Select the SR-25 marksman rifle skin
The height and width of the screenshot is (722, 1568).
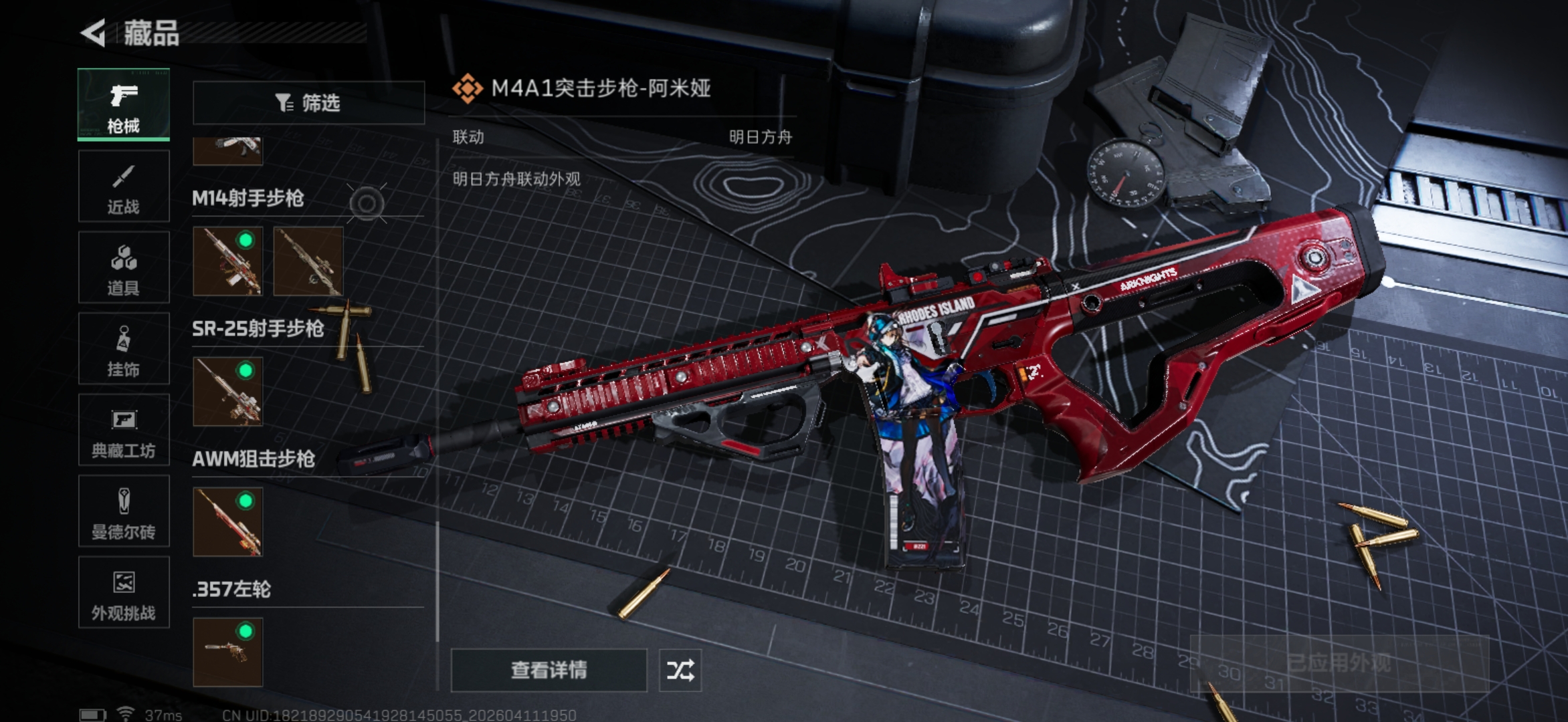point(227,392)
